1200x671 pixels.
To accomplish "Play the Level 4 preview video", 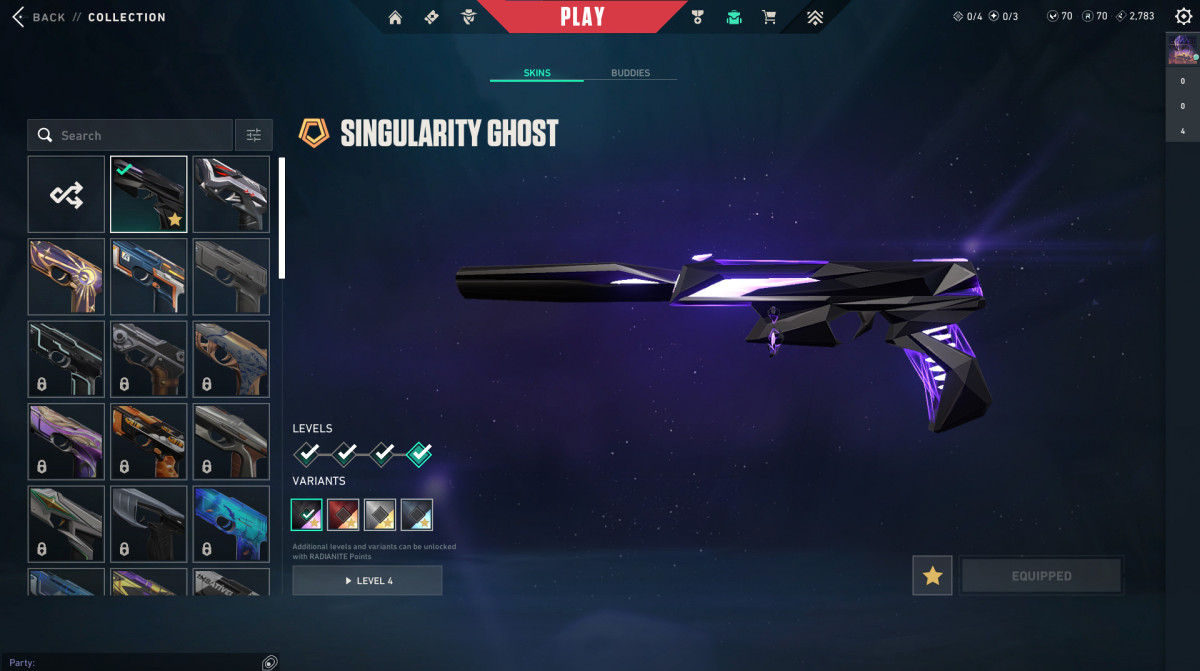I will (x=367, y=580).
